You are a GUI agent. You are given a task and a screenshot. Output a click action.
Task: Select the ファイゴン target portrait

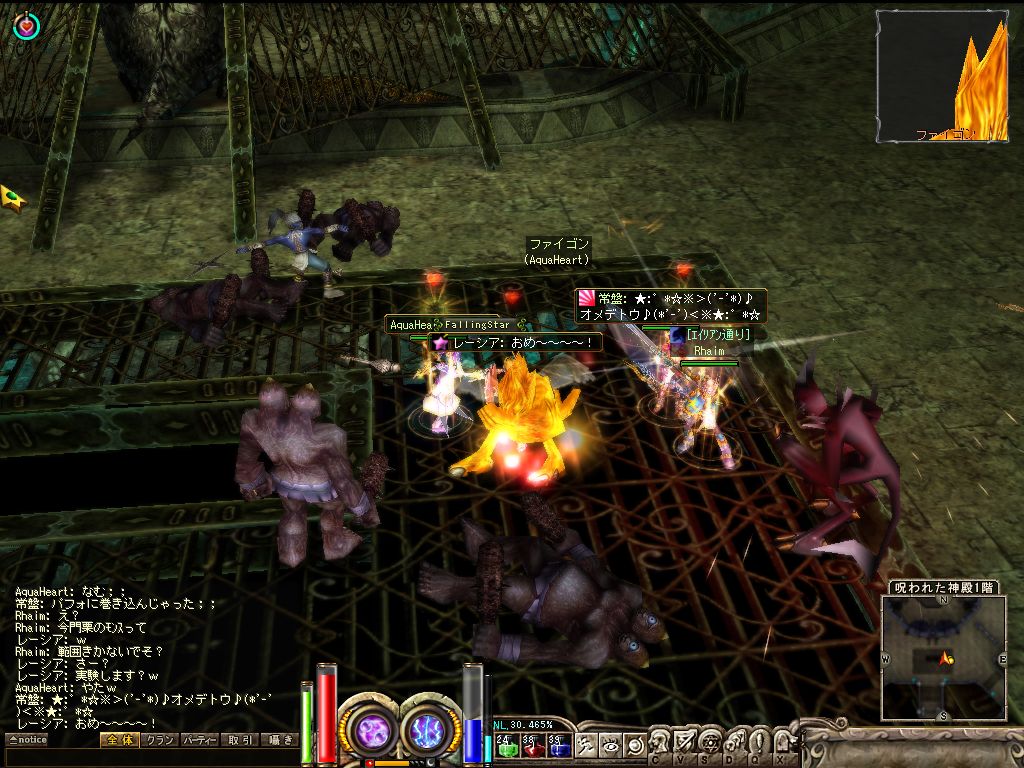941,76
